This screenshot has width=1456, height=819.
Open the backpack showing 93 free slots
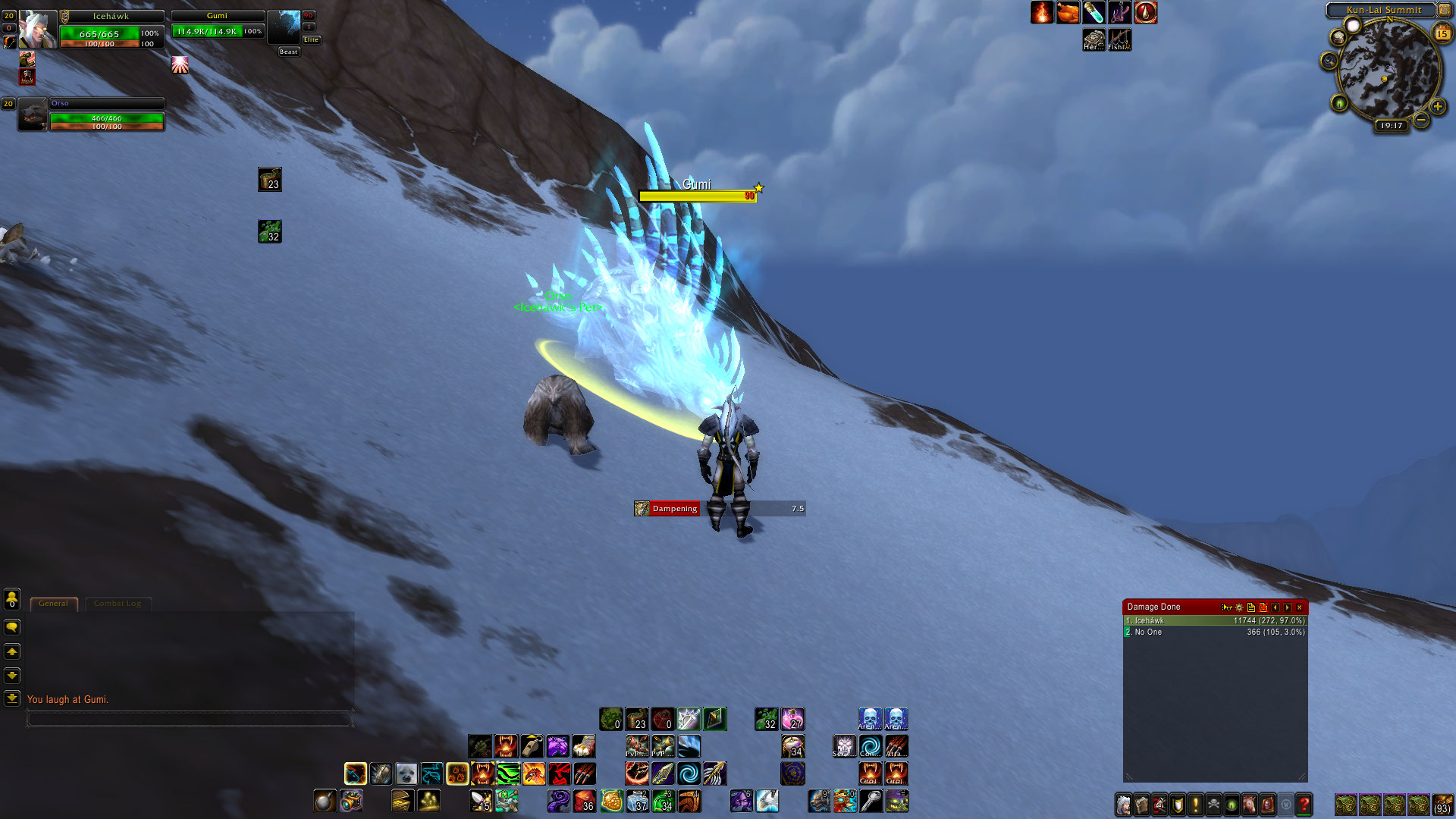coord(1442,804)
